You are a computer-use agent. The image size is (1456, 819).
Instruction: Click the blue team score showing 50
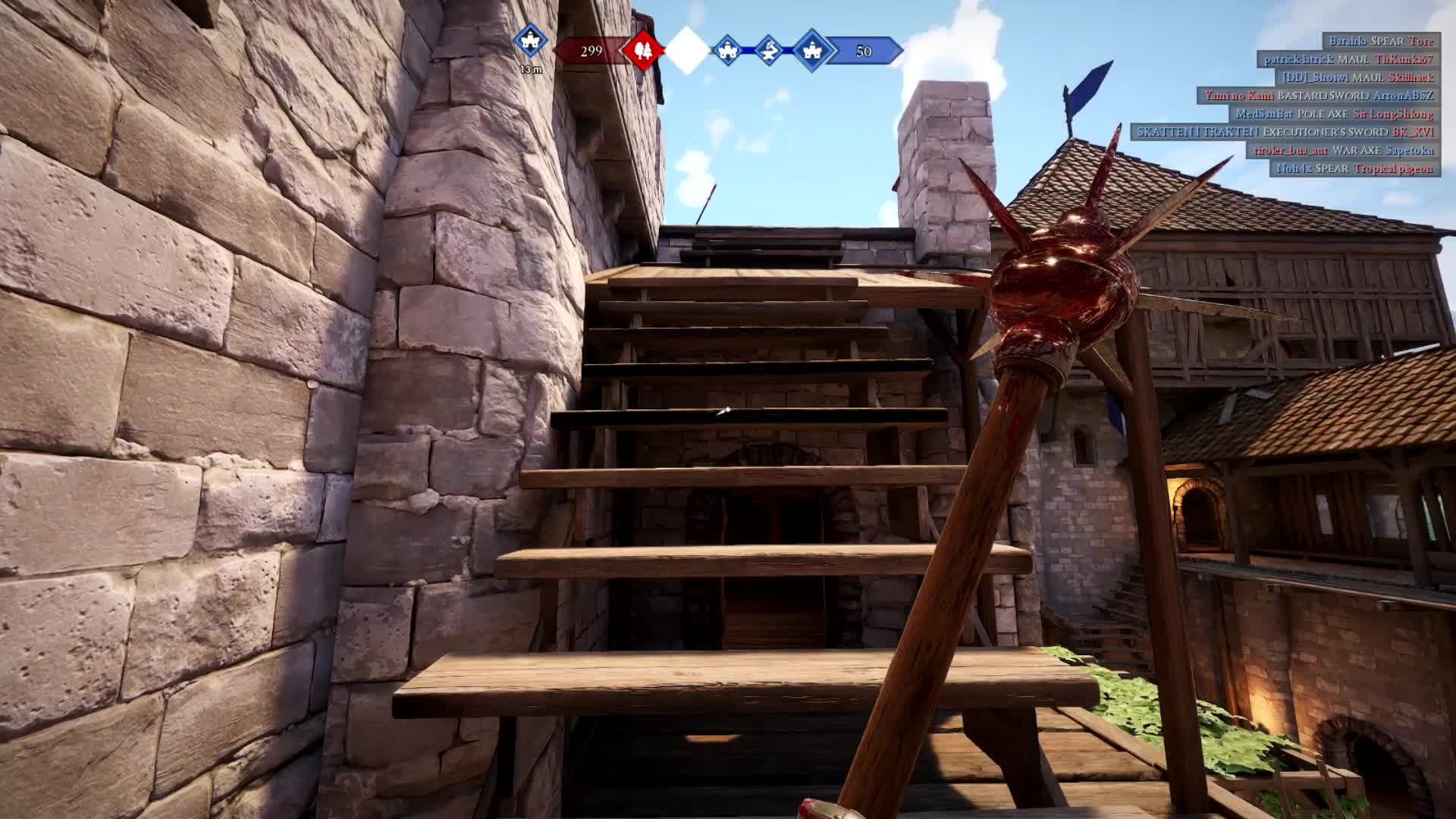864,50
